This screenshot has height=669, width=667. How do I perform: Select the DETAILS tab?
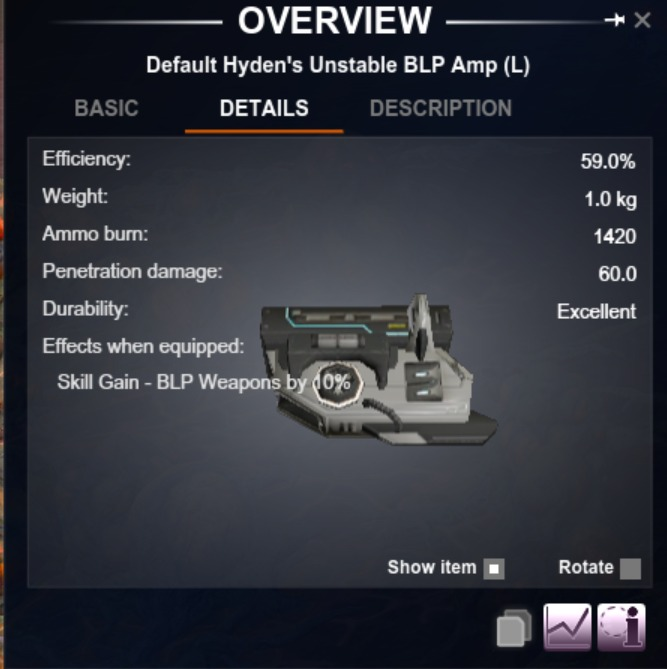264,109
